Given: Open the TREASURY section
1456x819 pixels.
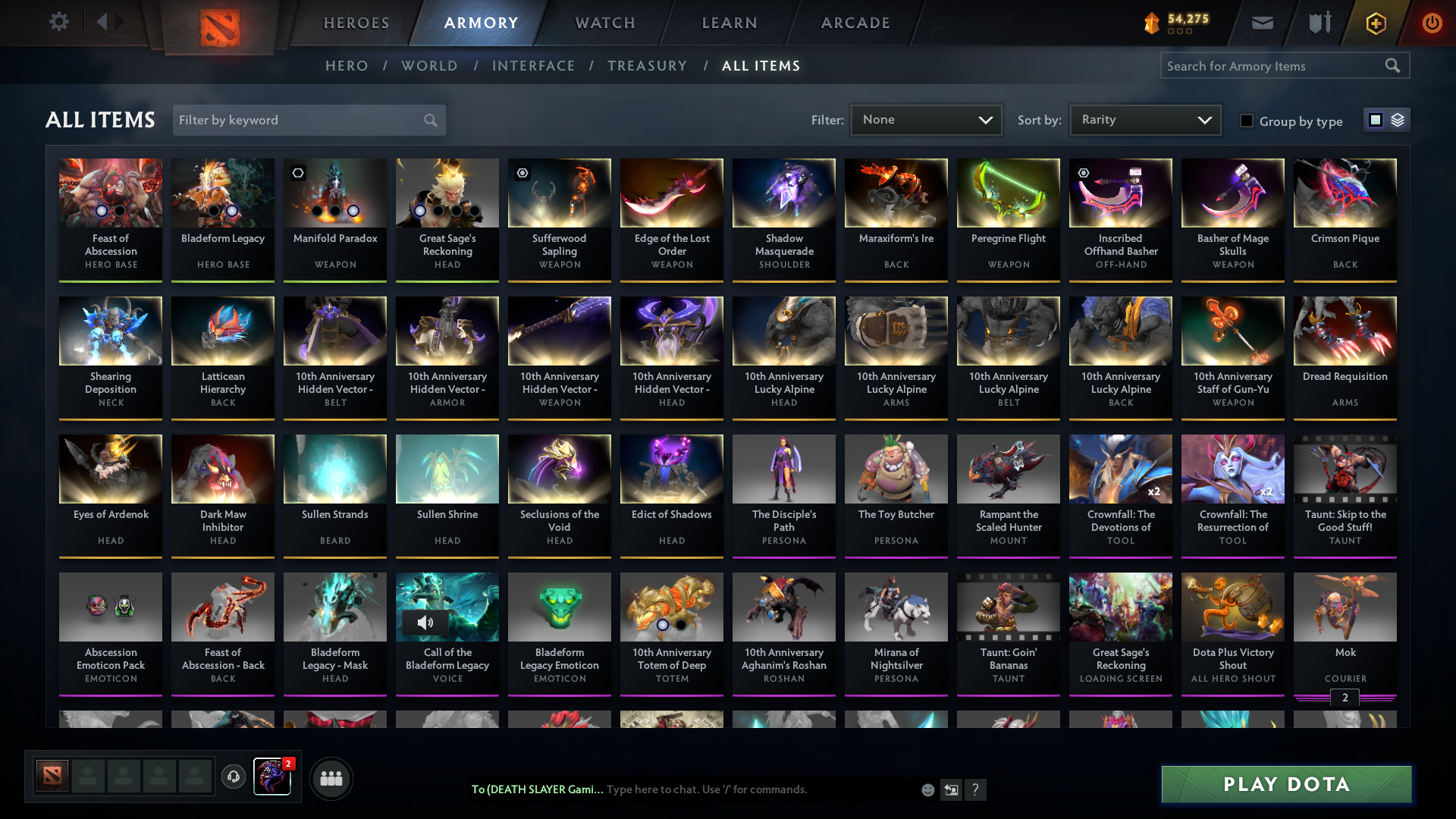Looking at the screenshot, I should (647, 66).
